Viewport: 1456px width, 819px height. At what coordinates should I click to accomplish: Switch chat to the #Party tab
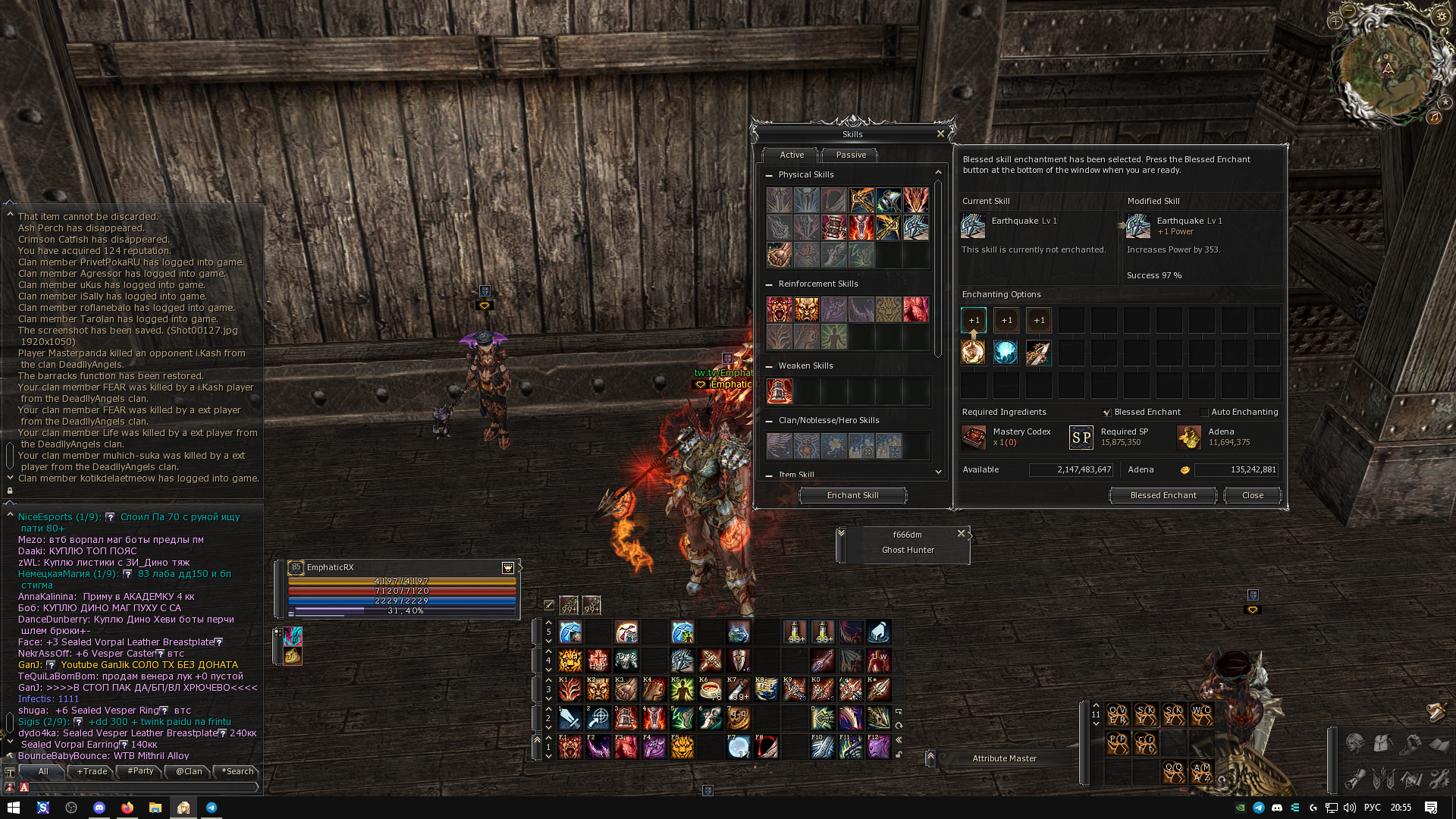pos(140,772)
